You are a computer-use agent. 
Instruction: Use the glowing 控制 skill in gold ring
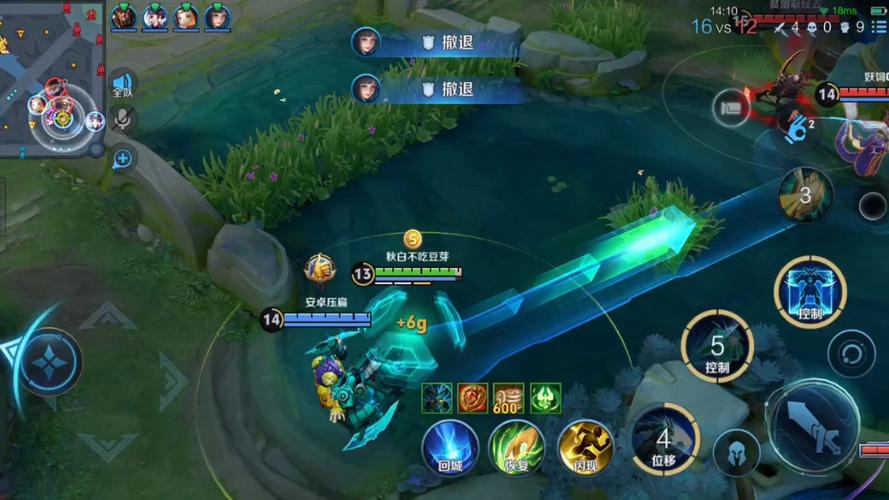click(810, 292)
